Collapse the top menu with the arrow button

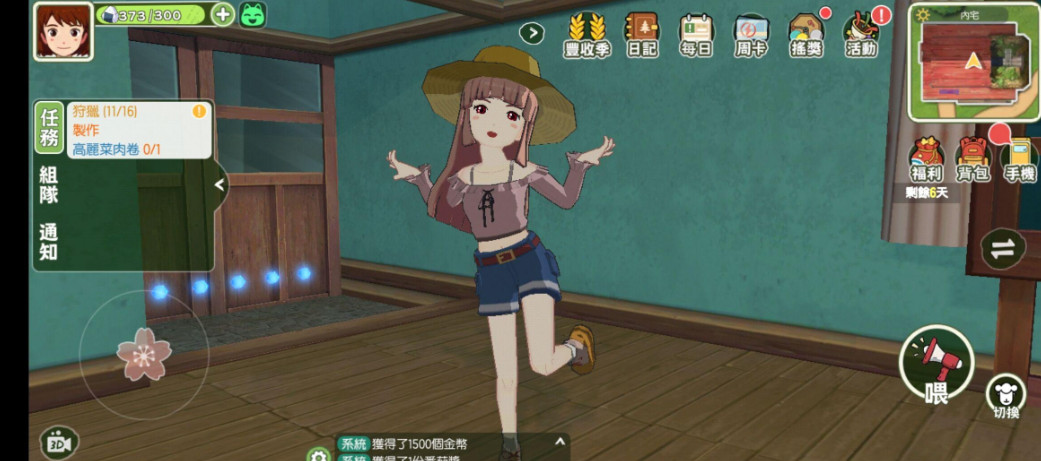(532, 33)
